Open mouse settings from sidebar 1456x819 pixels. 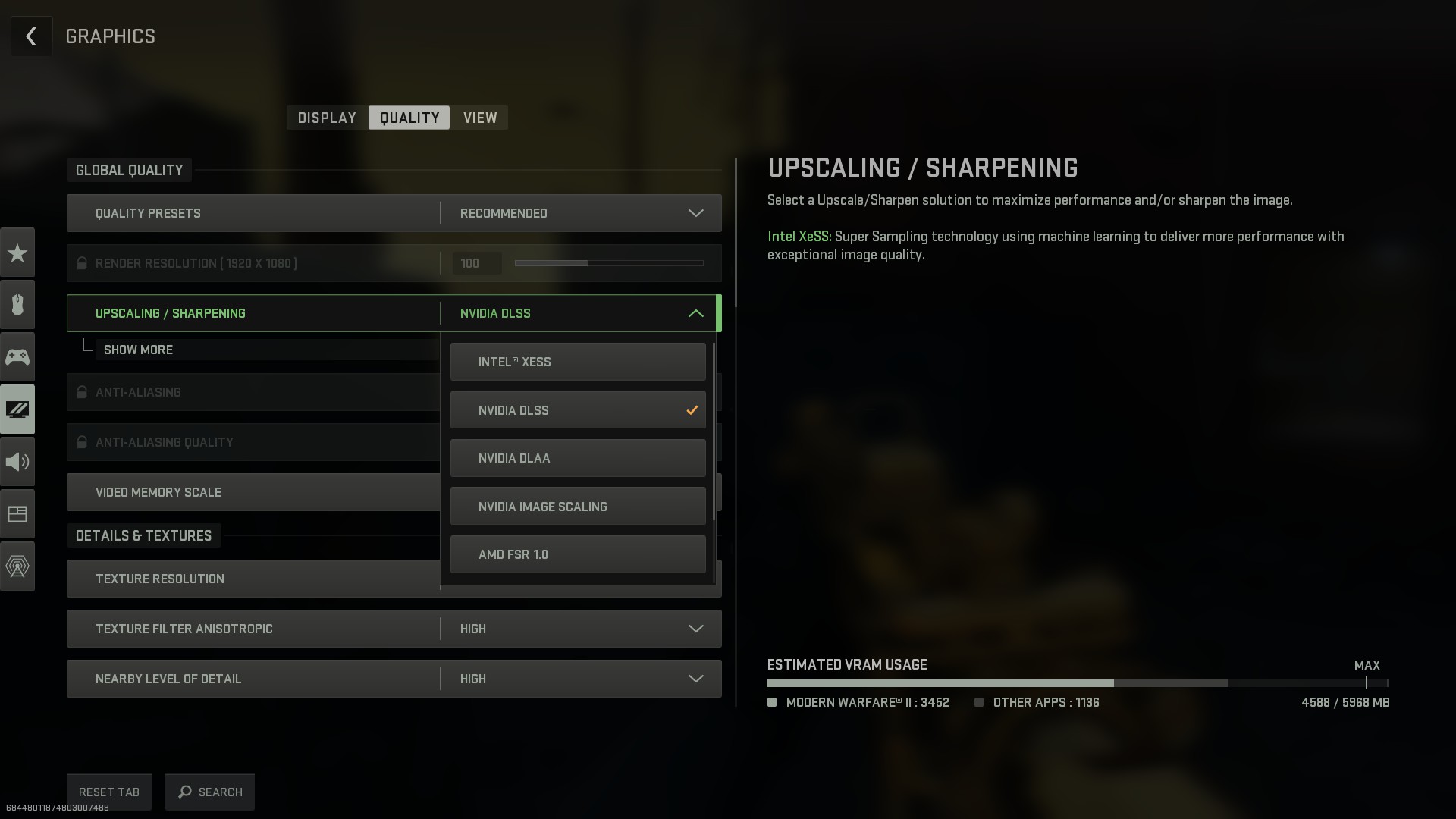[x=17, y=305]
